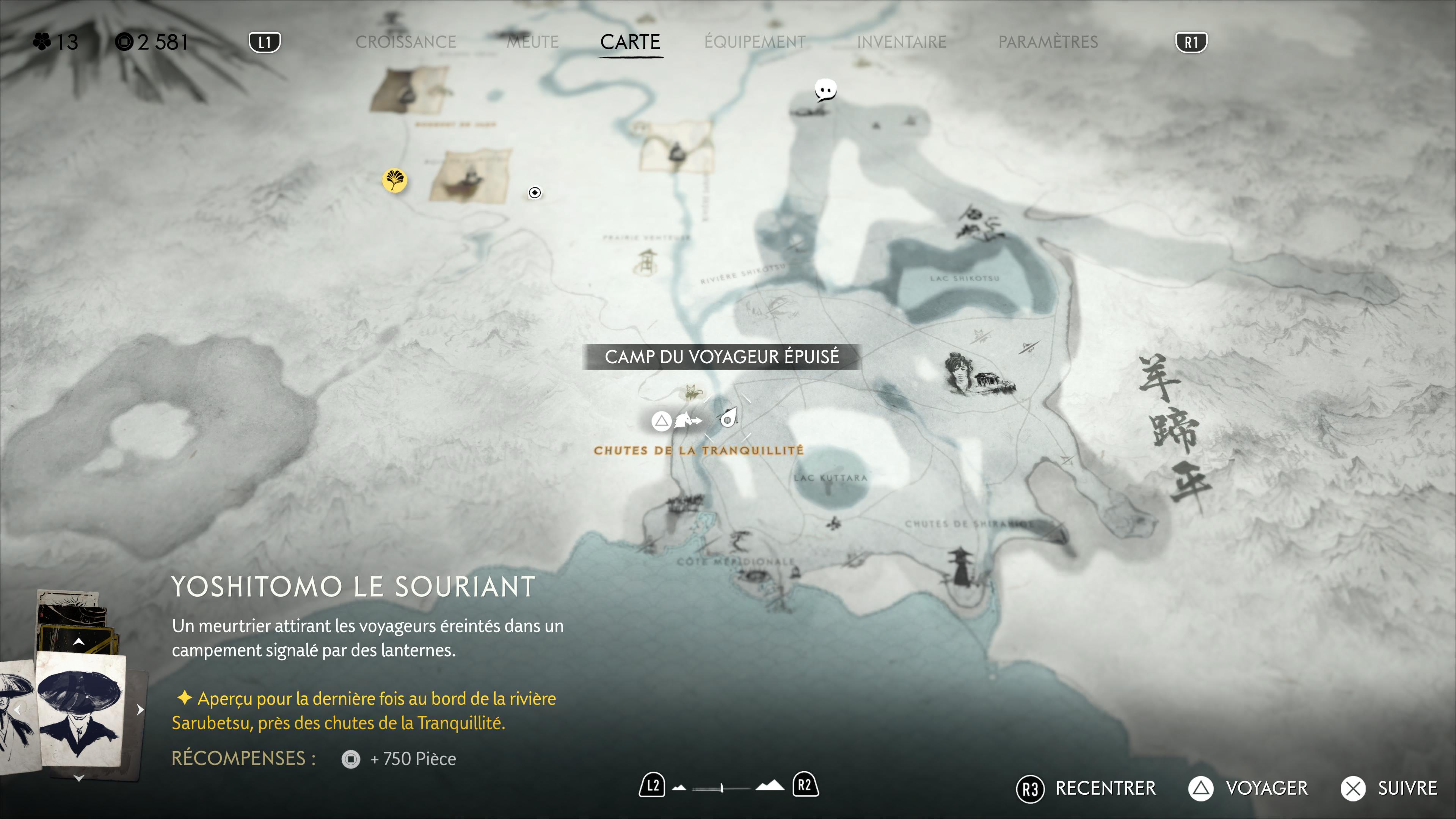Switch to the Croissance tab
This screenshot has height=819, width=1456.
coord(405,42)
